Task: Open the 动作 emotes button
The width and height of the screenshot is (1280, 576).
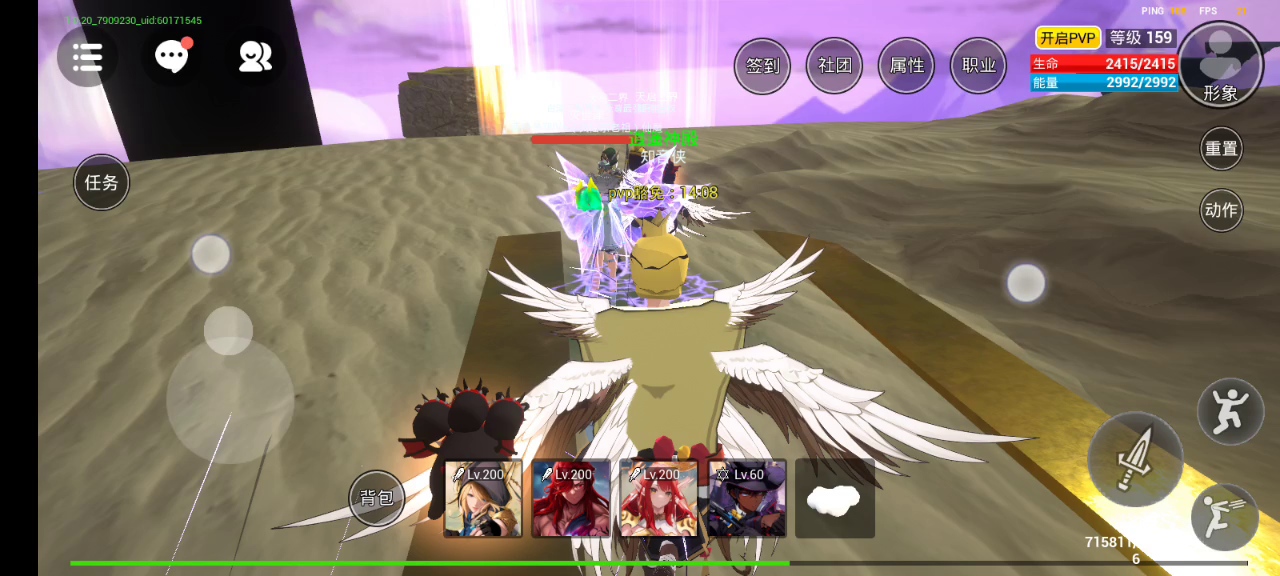Action: pos(1221,210)
